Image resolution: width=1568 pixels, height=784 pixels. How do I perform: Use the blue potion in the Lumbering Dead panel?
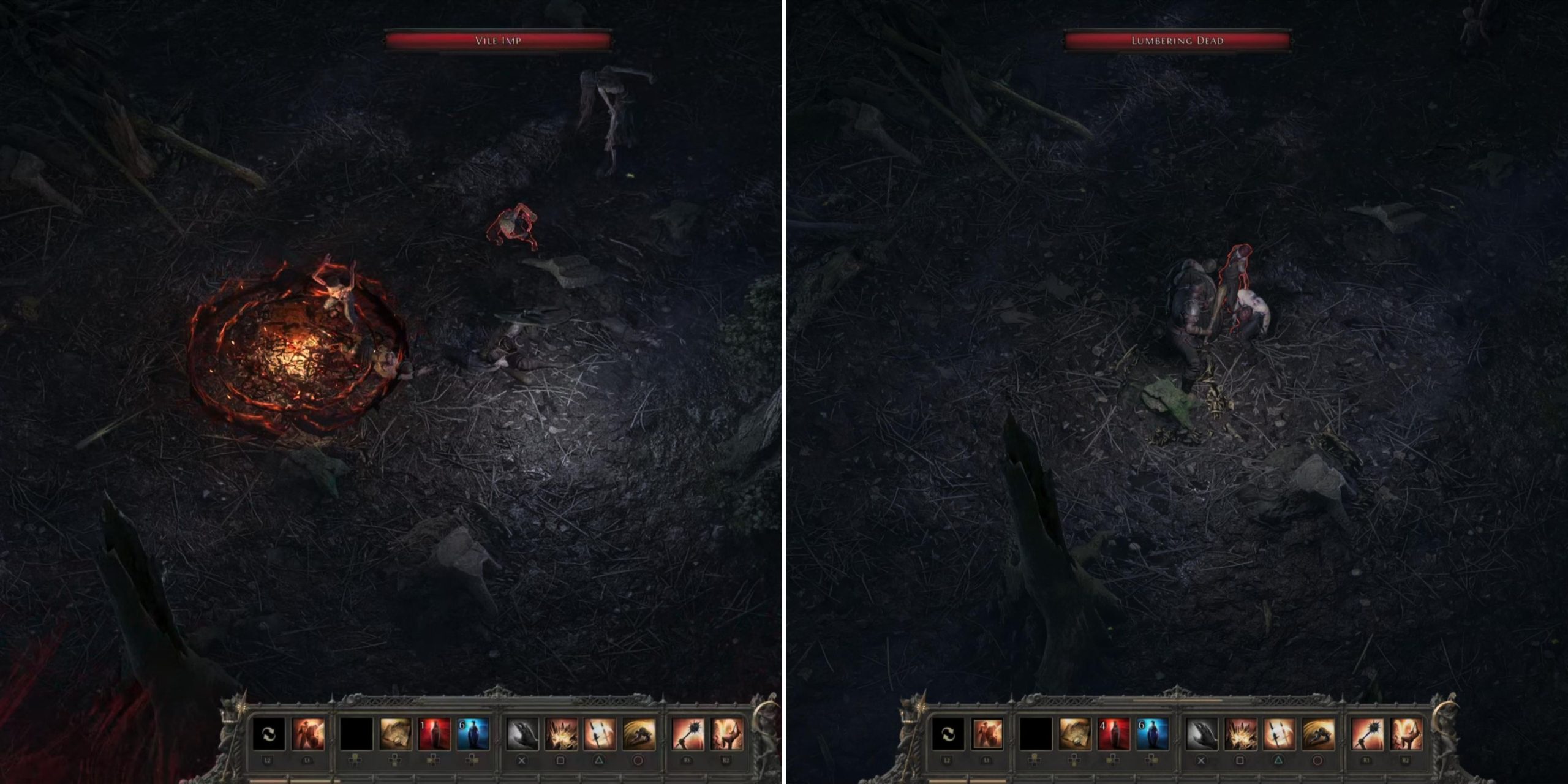click(1152, 734)
